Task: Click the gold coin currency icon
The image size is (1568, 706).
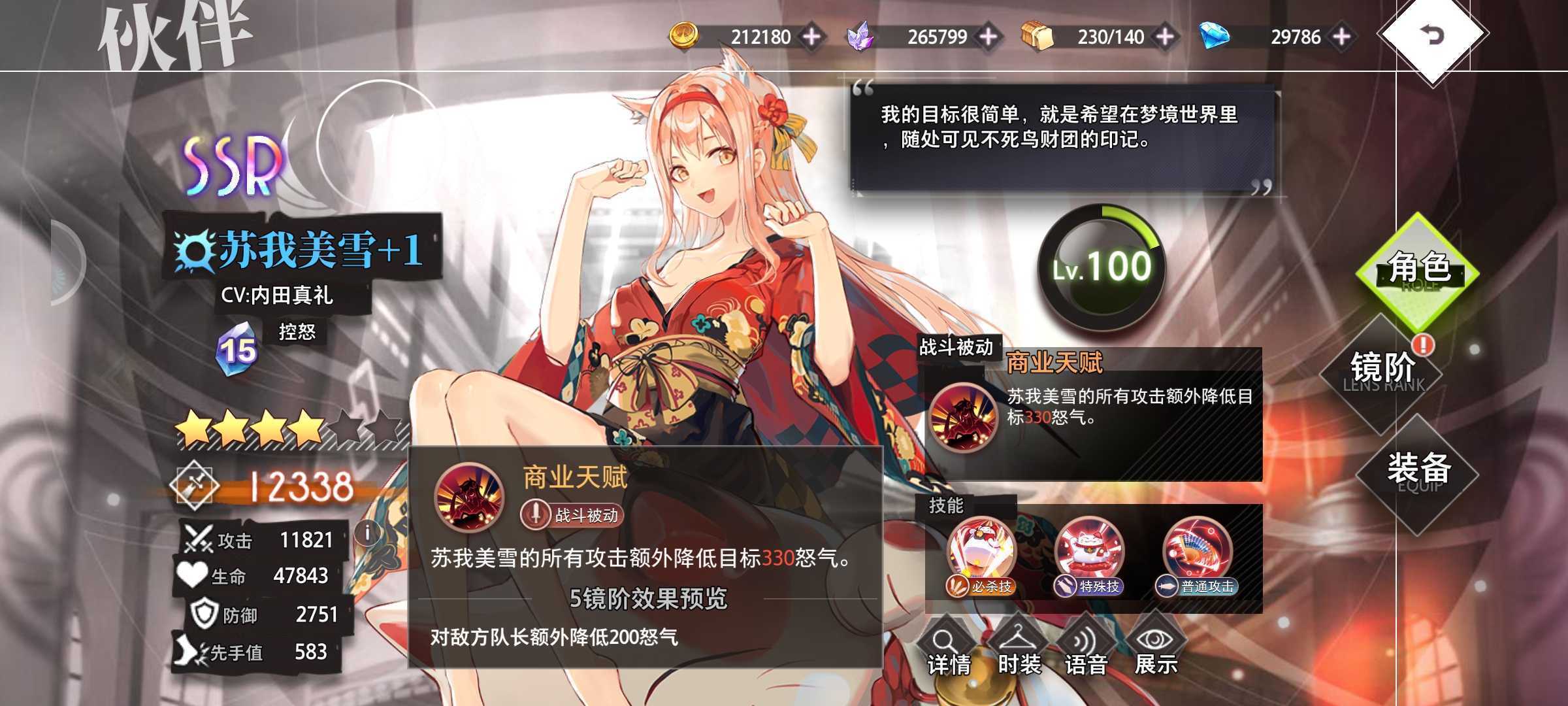Action: [x=683, y=37]
